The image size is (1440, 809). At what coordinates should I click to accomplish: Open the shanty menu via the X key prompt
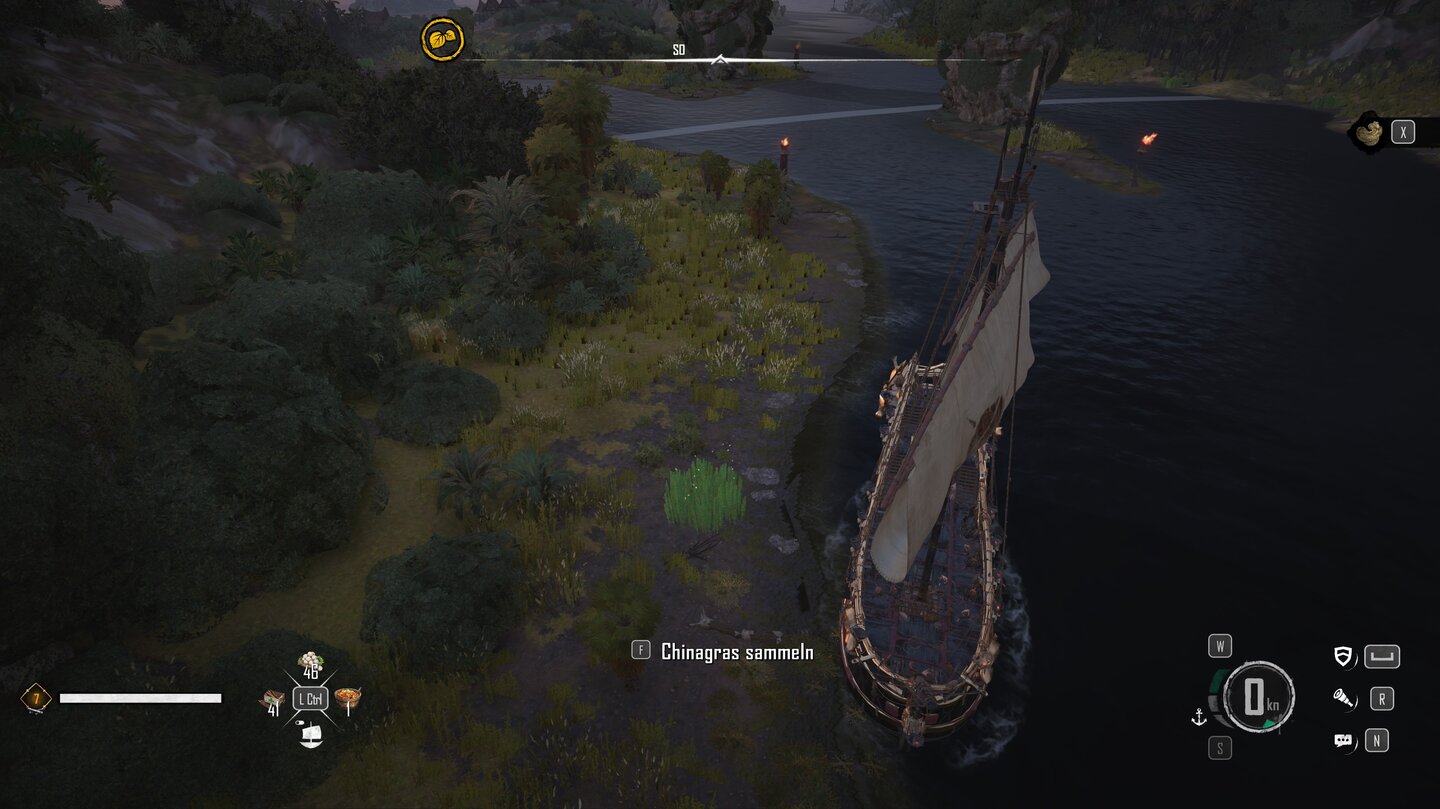point(1403,131)
